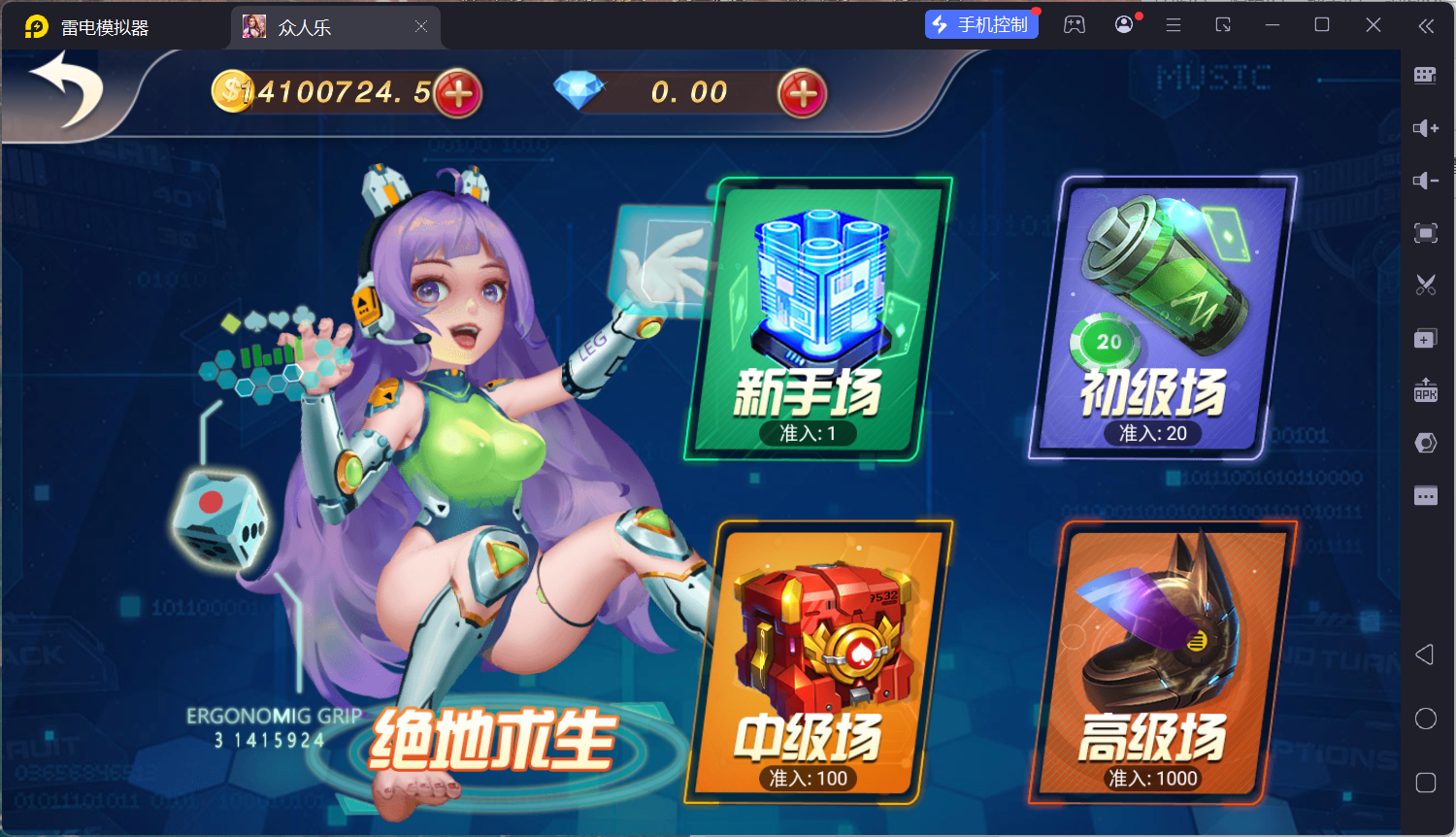Click the volume down icon

click(1425, 181)
